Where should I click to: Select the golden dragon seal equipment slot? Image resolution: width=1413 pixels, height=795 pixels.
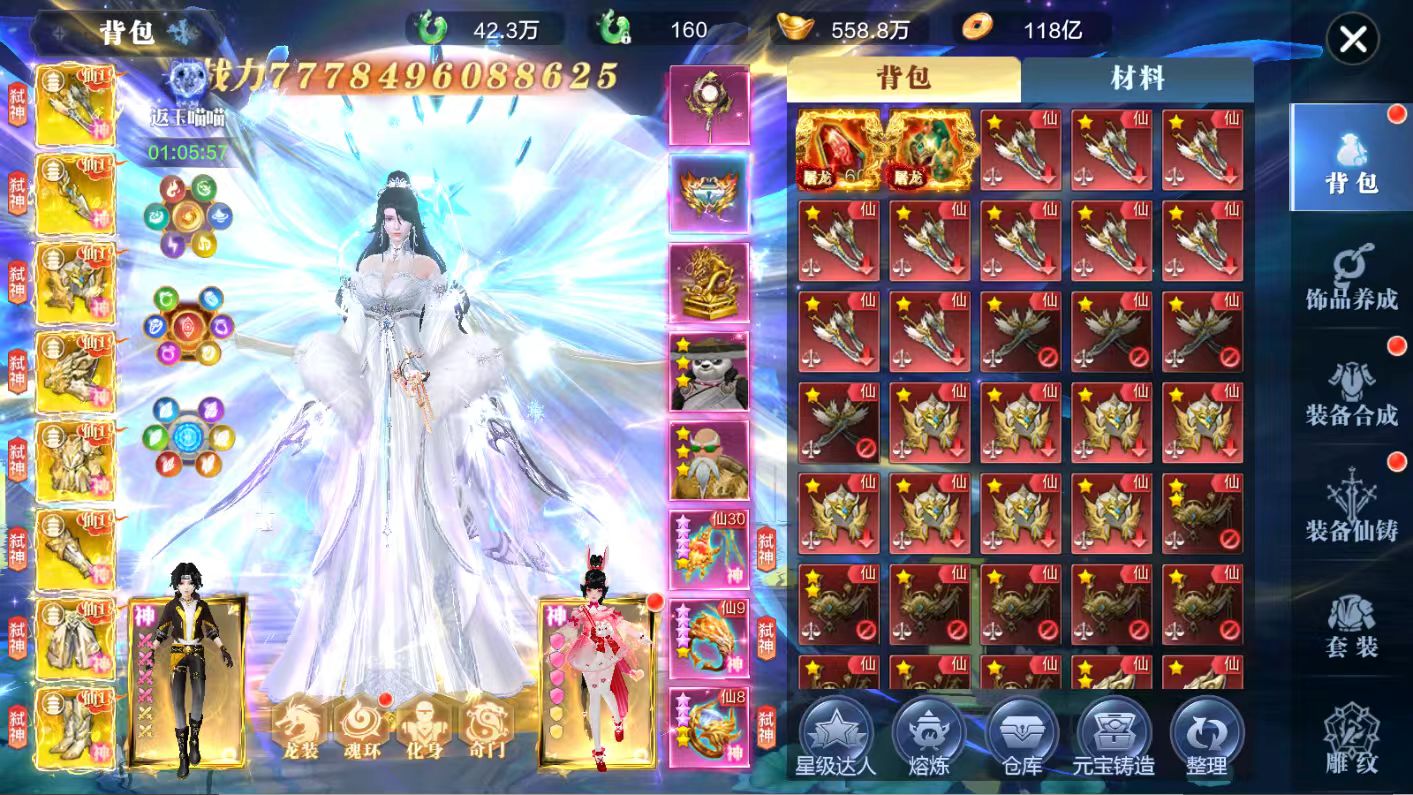click(x=709, y=282)
